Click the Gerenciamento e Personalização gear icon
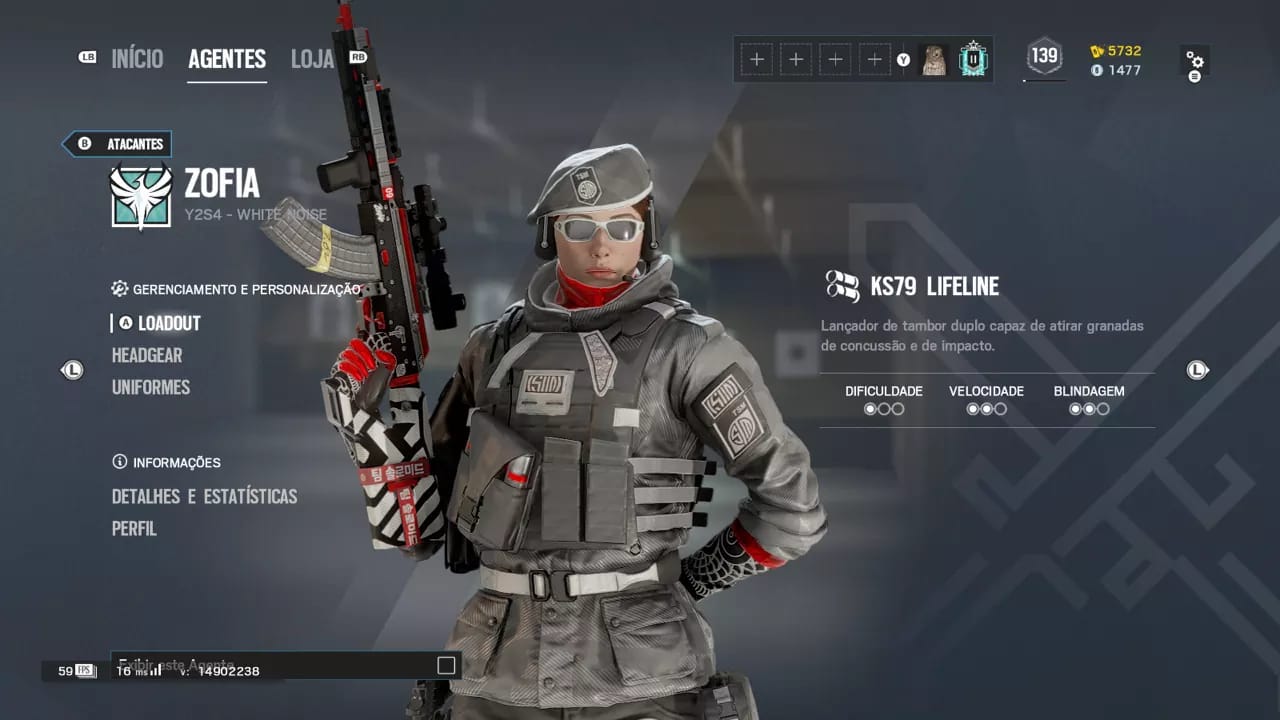 click(117, 289)
